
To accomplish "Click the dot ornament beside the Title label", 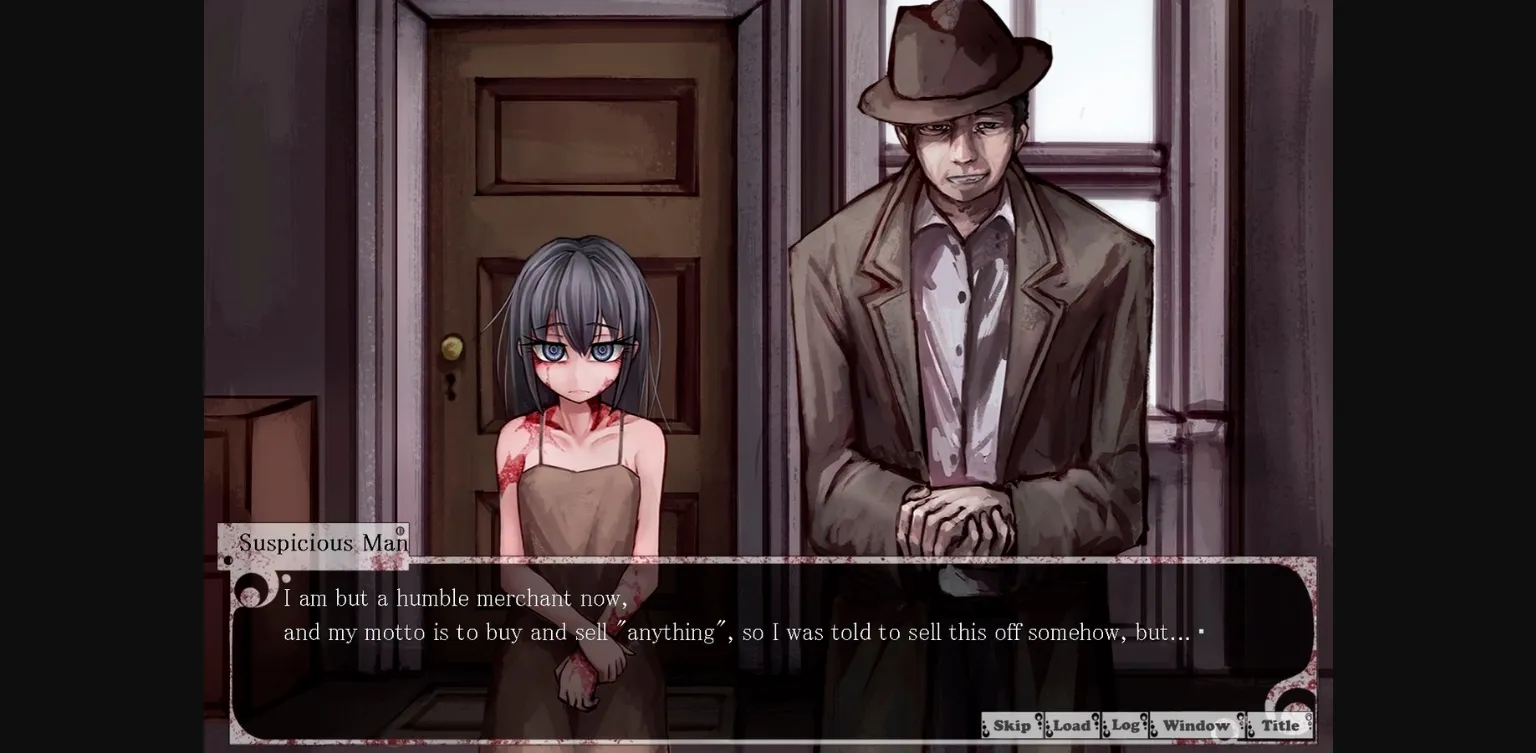I will (1251, 728).
